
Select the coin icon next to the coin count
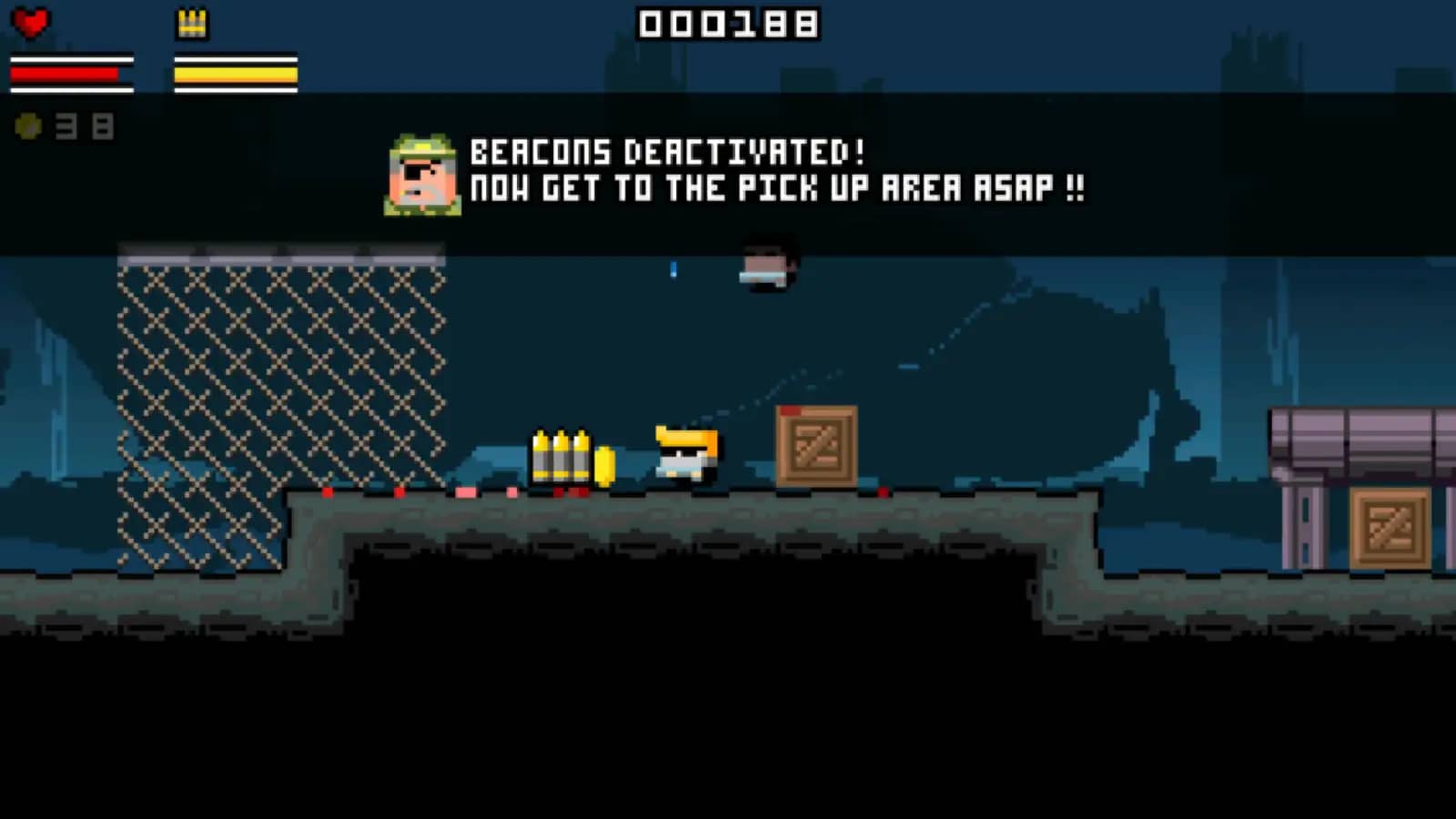(x=27, y=126)
